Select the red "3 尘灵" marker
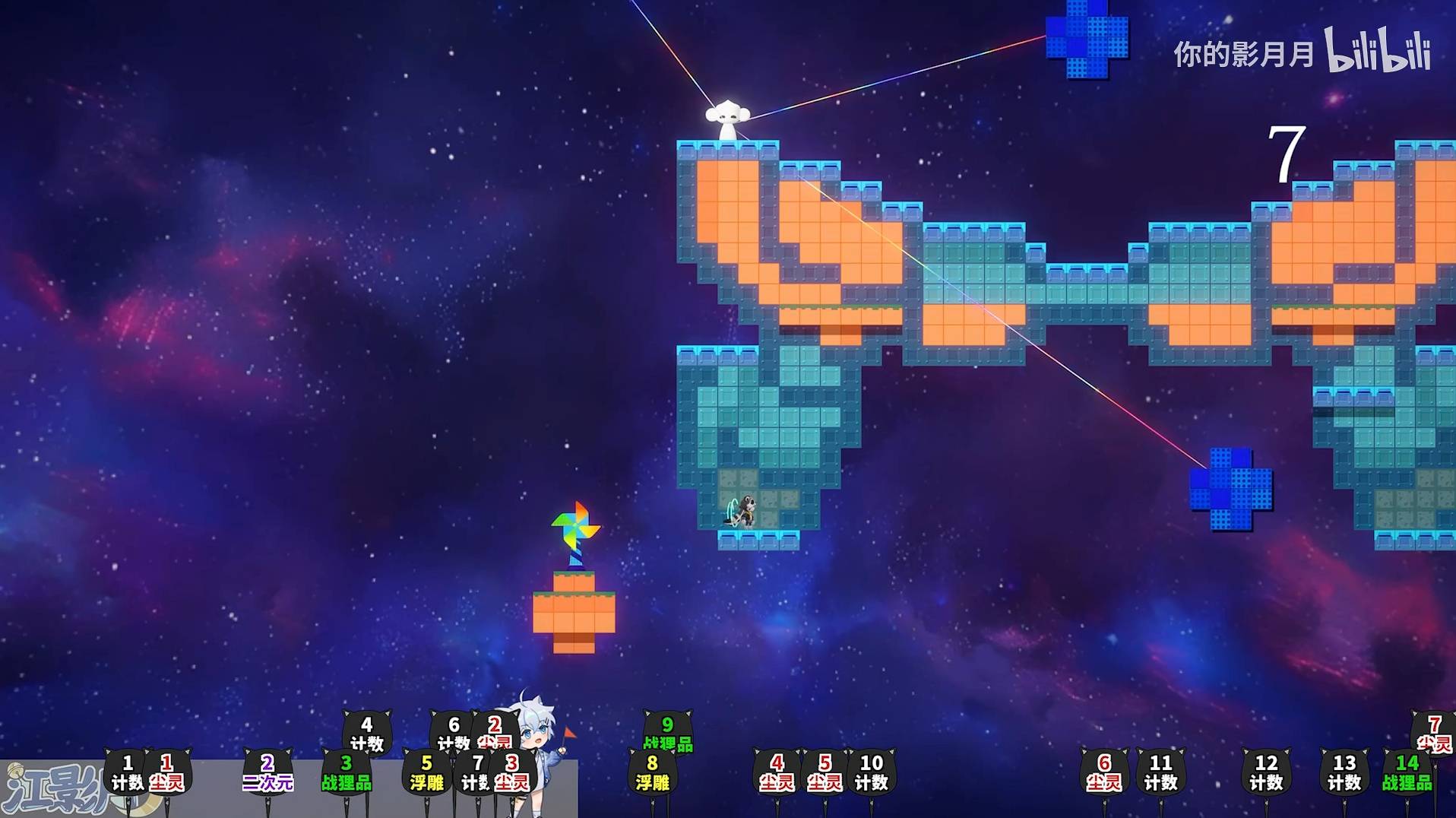 tap(512, 772)
